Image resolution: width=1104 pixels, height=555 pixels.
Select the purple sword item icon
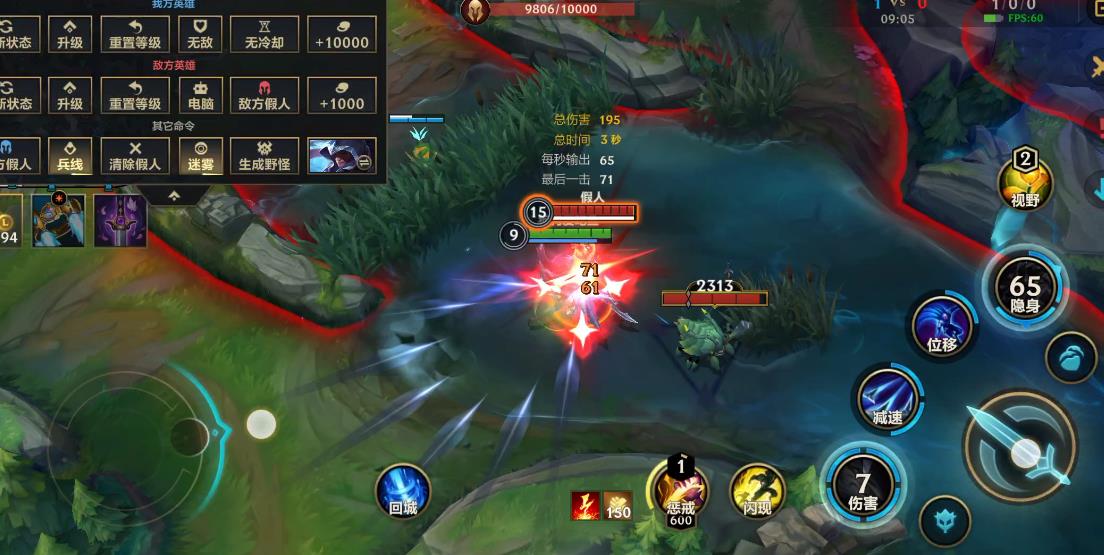pos(120,220)
